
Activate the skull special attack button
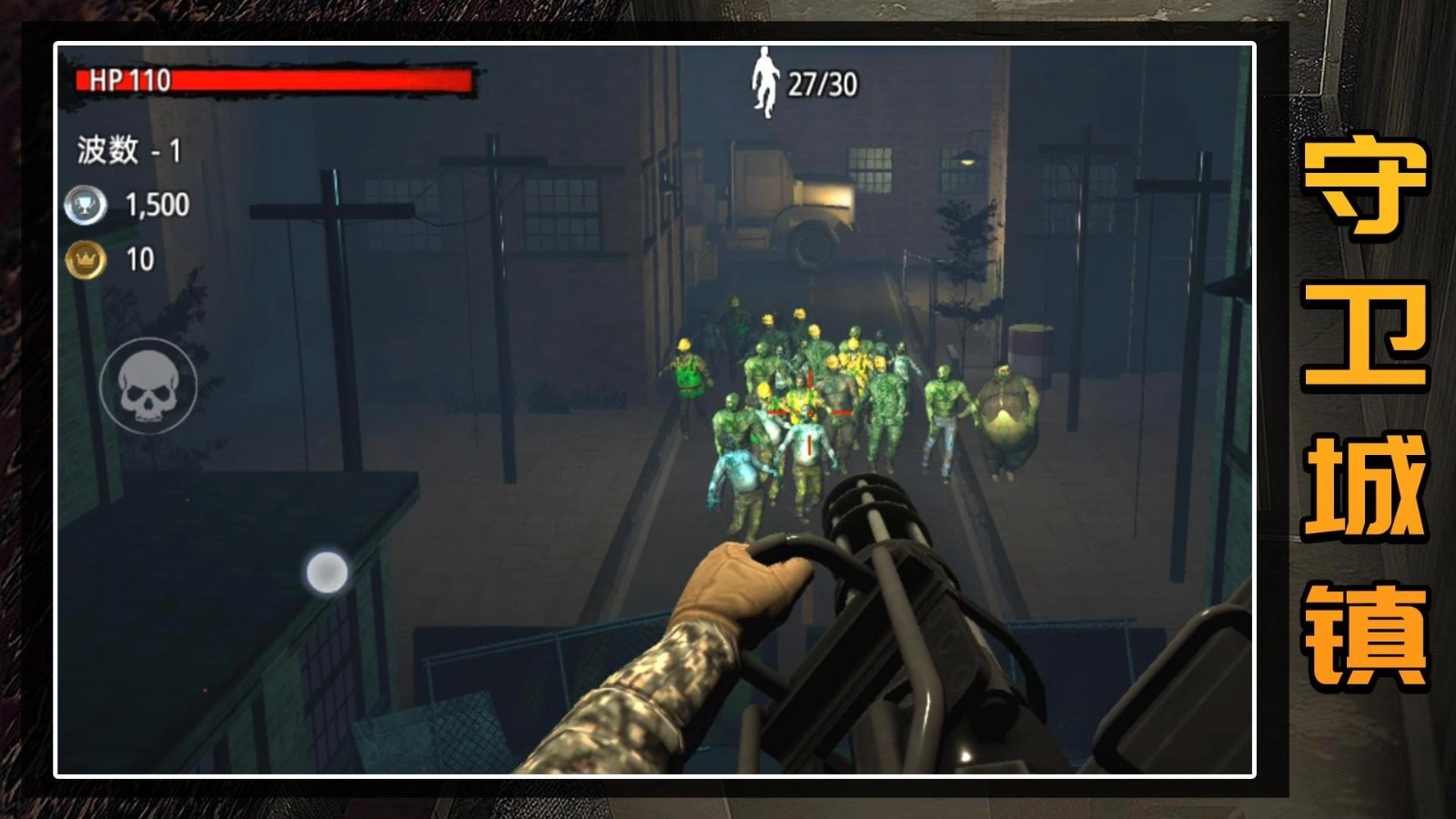click(x=148, y=385)
